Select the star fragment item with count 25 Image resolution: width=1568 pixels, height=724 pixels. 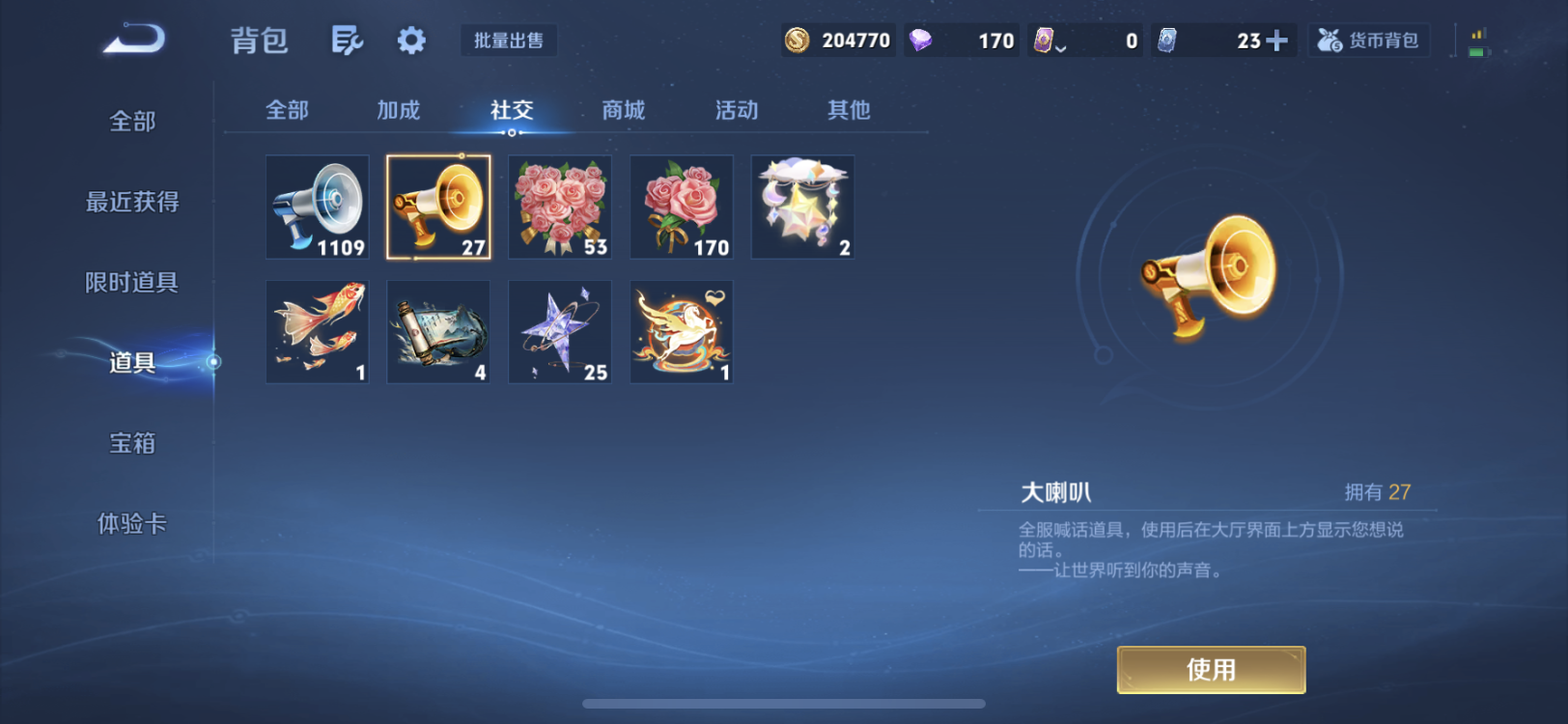(x=559, y=331)
